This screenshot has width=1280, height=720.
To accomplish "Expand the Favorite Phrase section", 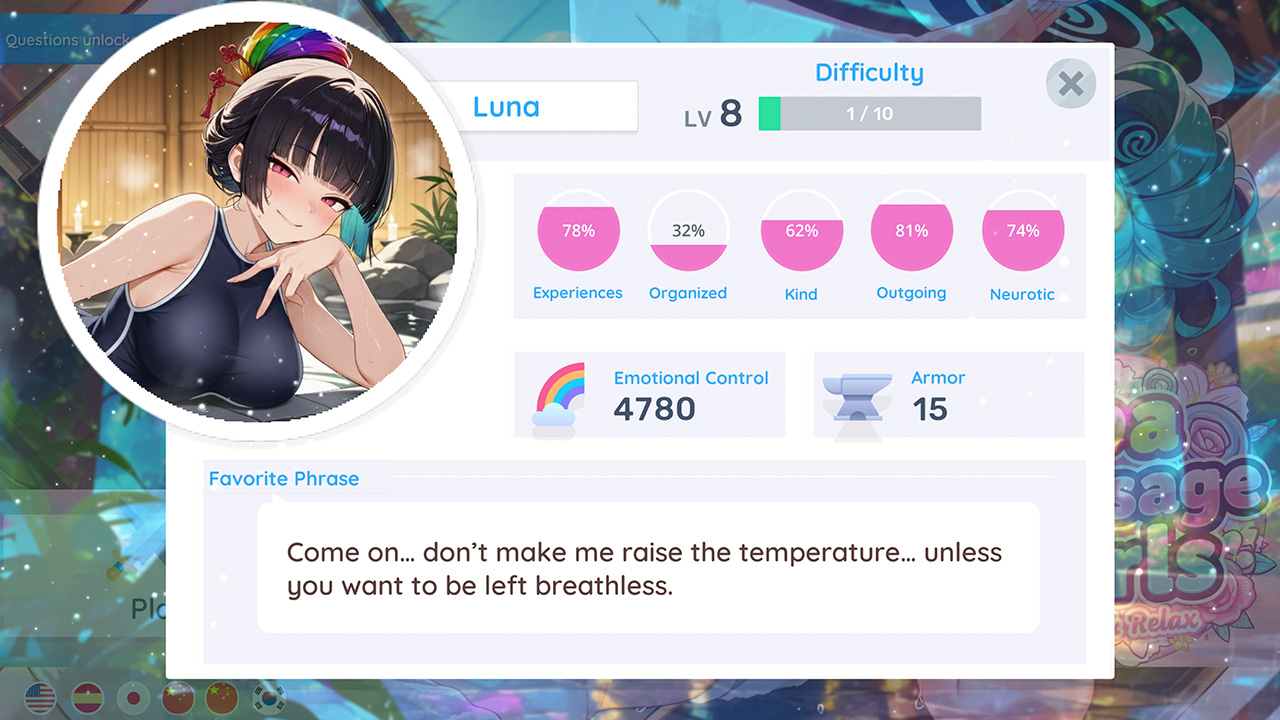I will 283,479.
